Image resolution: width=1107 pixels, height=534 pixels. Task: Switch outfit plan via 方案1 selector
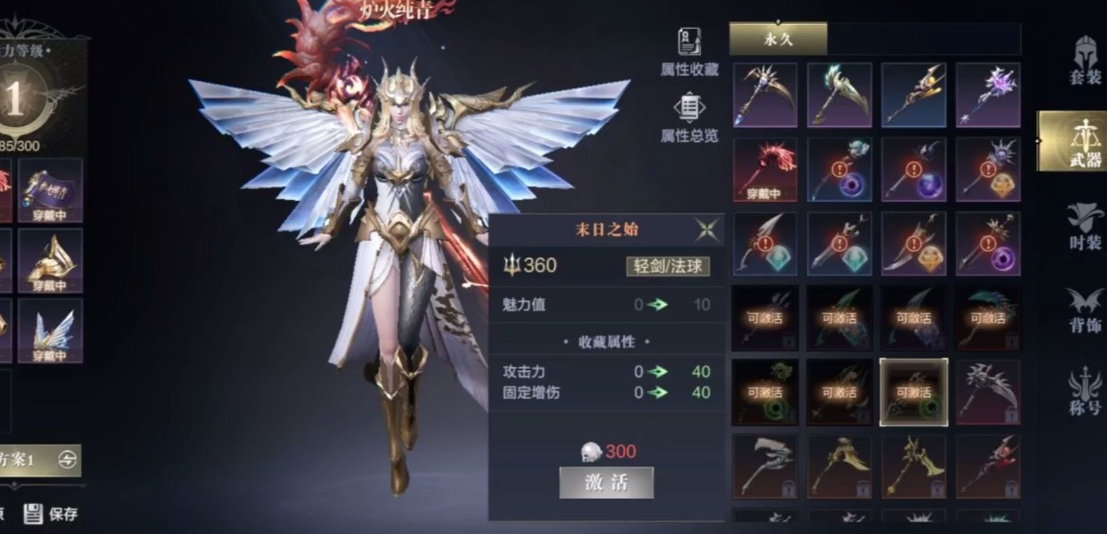38,459
